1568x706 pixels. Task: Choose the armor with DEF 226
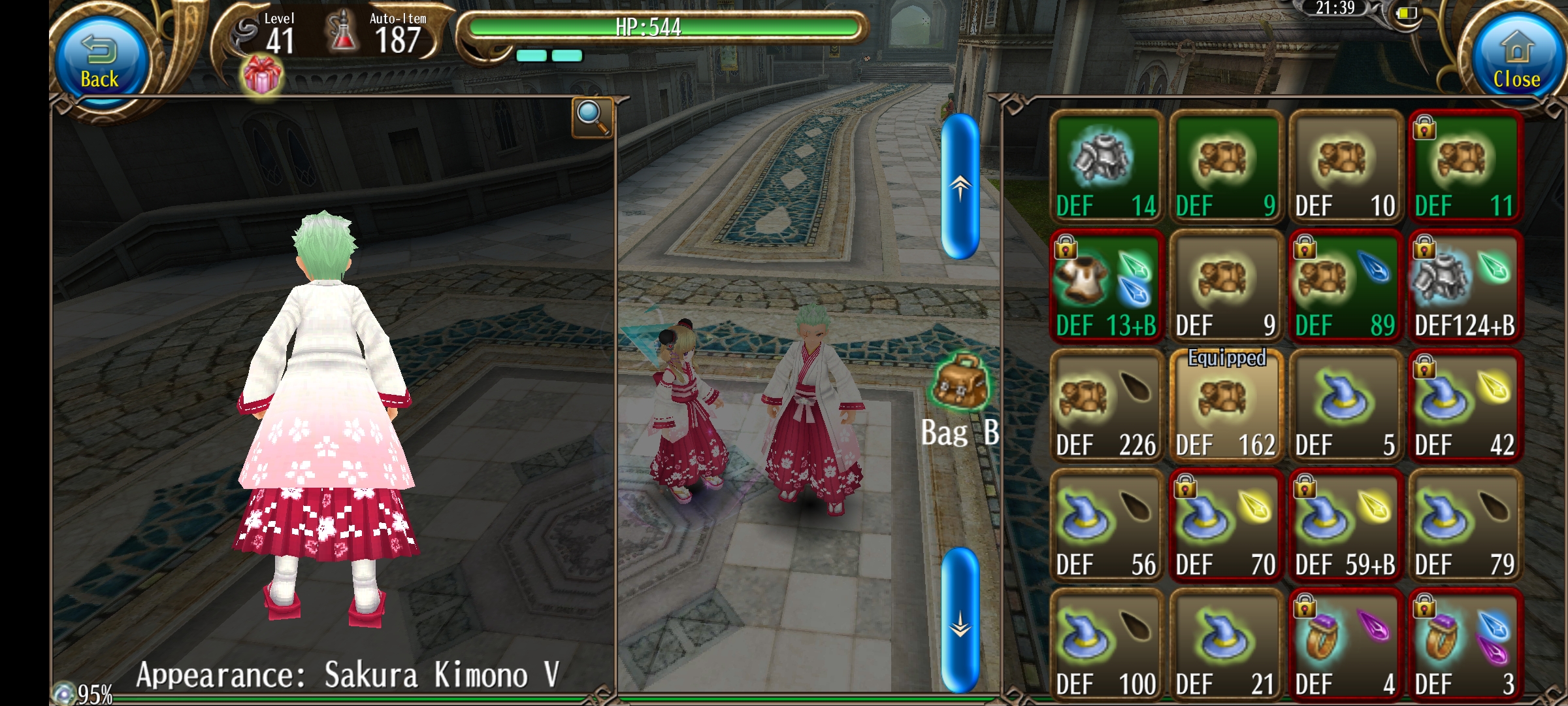[x=1107, y=406]
